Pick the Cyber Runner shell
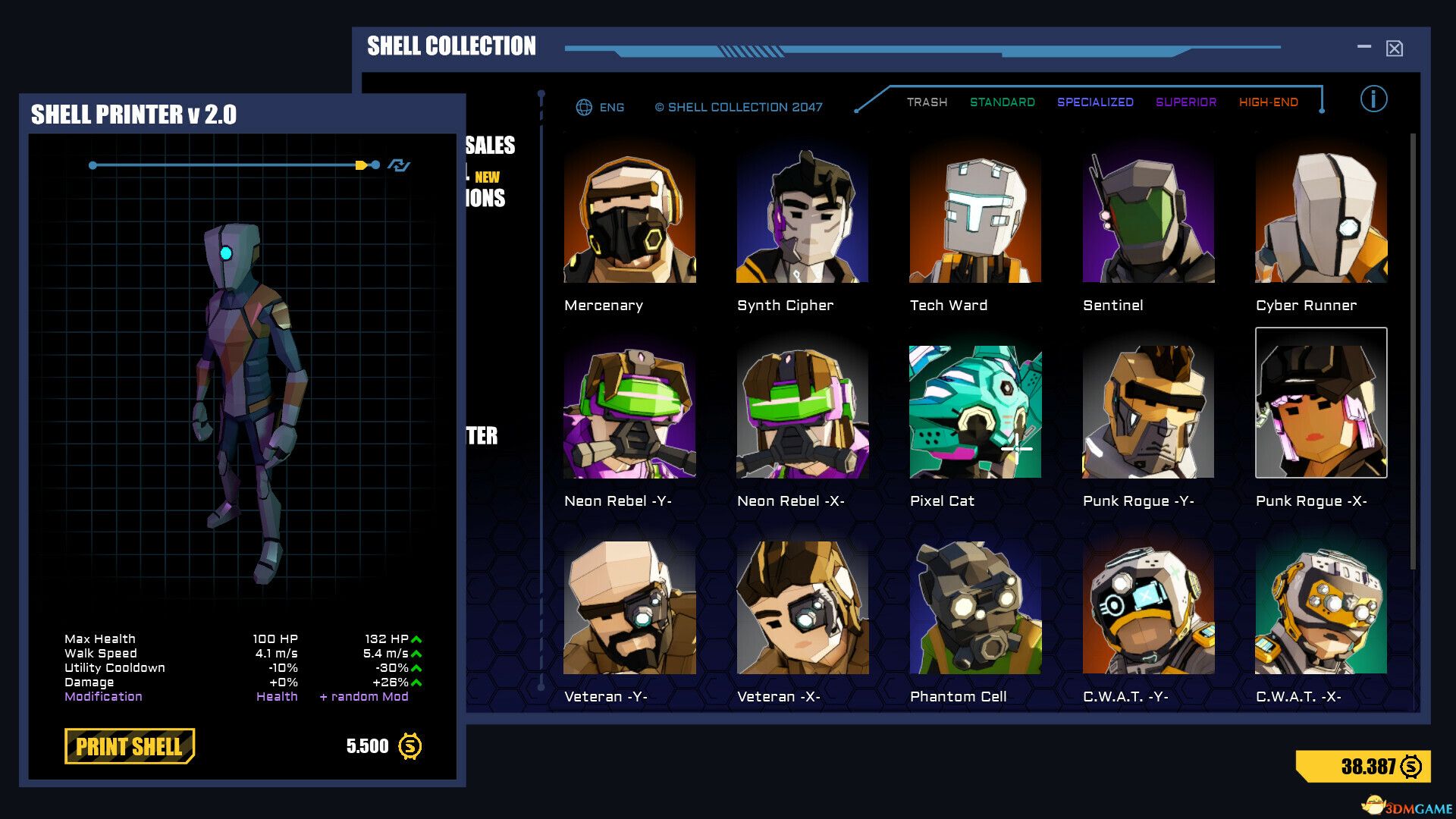 pyautogui.click(x=1321, y=217)
